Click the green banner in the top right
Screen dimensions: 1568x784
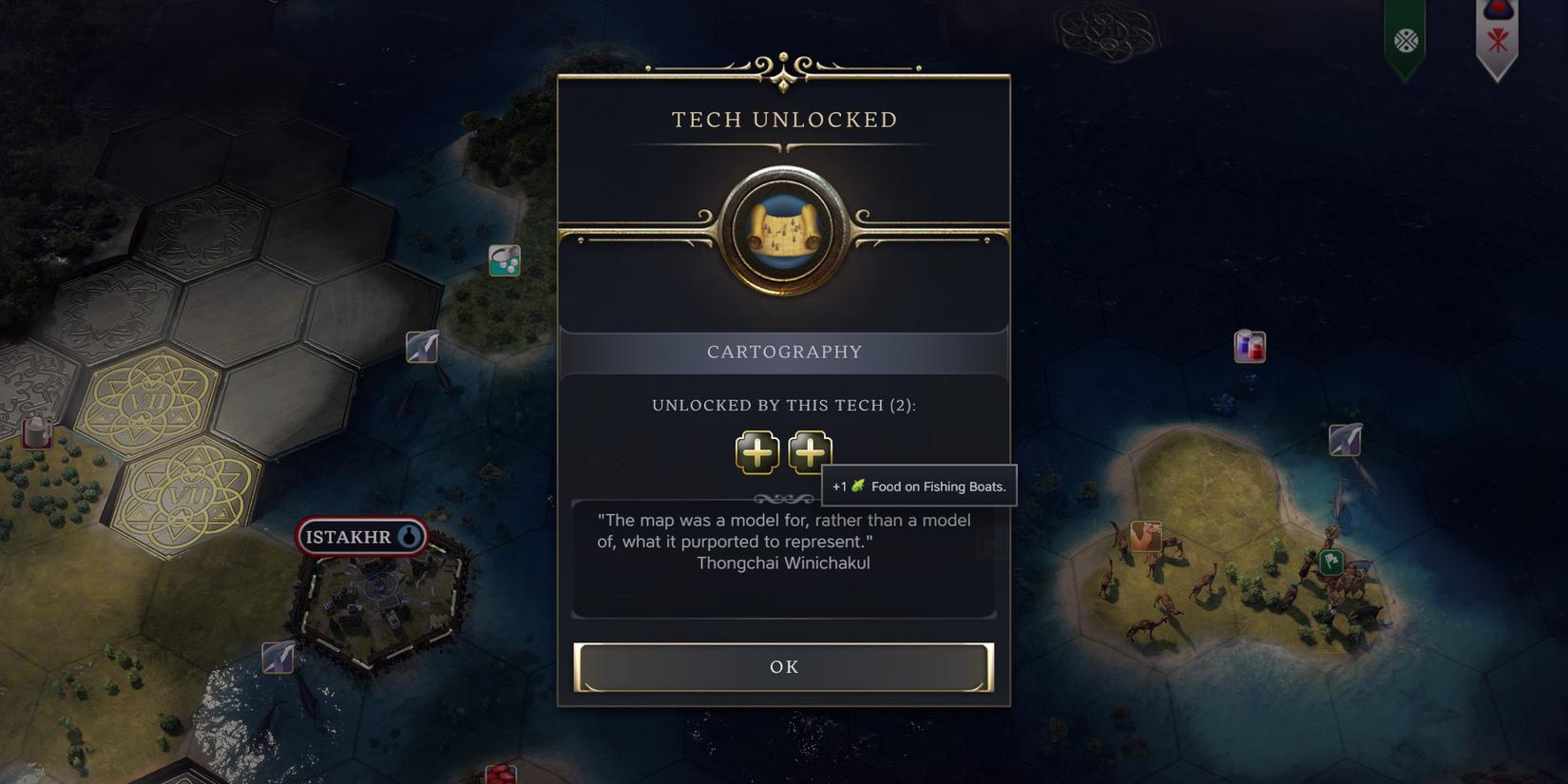[x=1405, y=38]
